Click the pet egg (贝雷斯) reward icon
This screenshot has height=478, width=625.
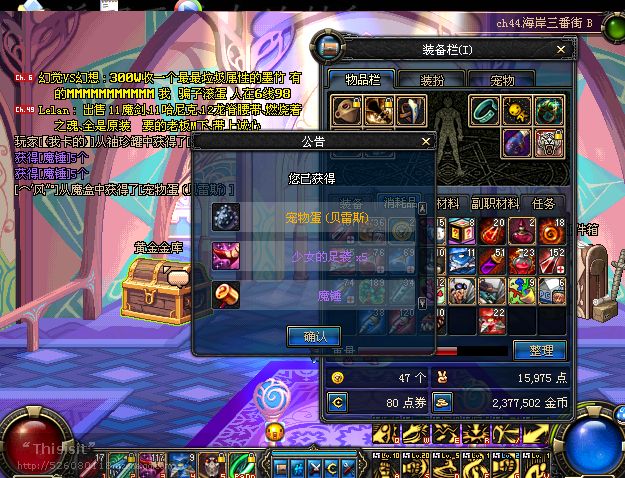[x=226, y=217]
